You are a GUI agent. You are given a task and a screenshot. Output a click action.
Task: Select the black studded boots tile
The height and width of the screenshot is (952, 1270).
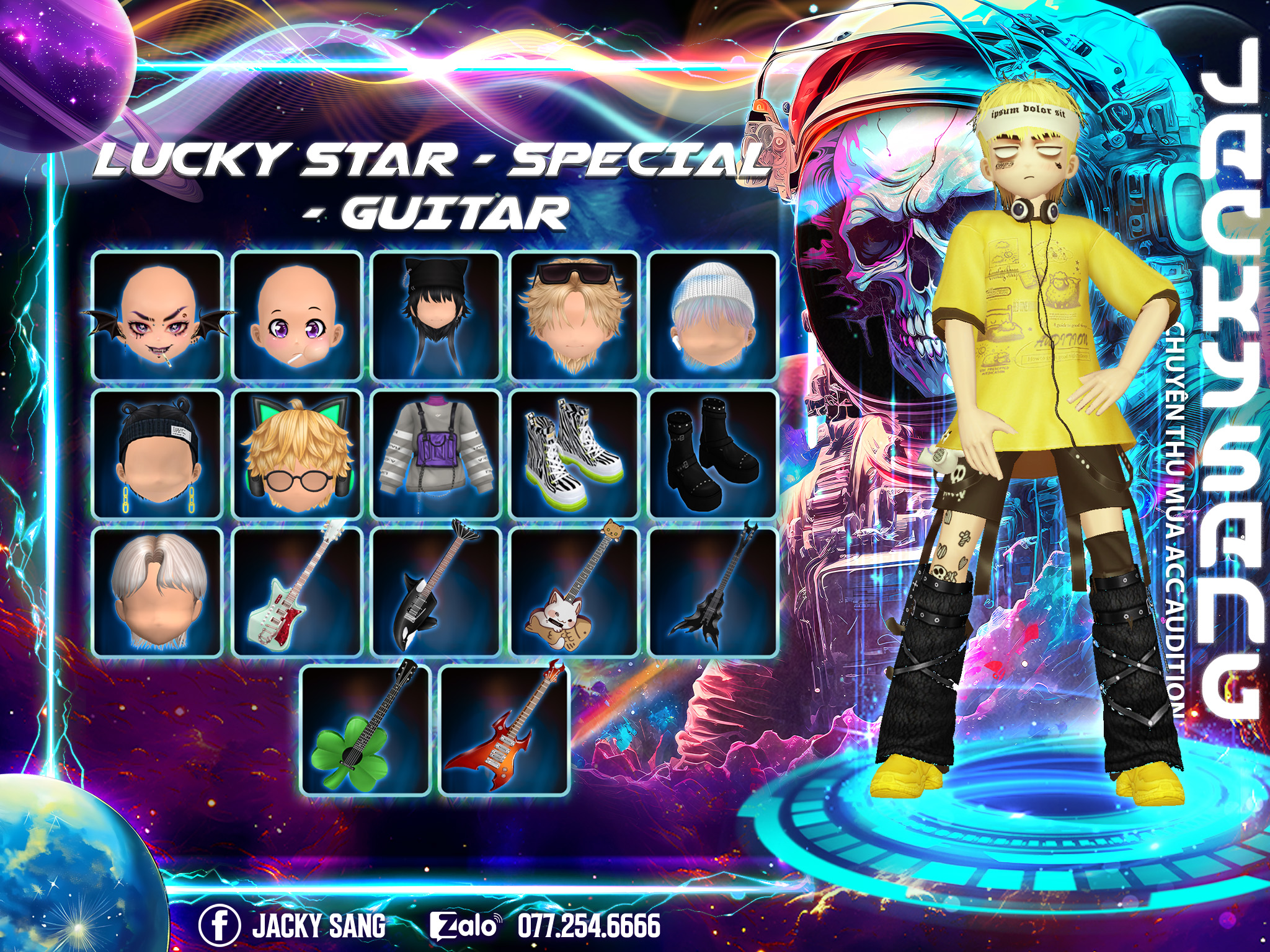713,455
